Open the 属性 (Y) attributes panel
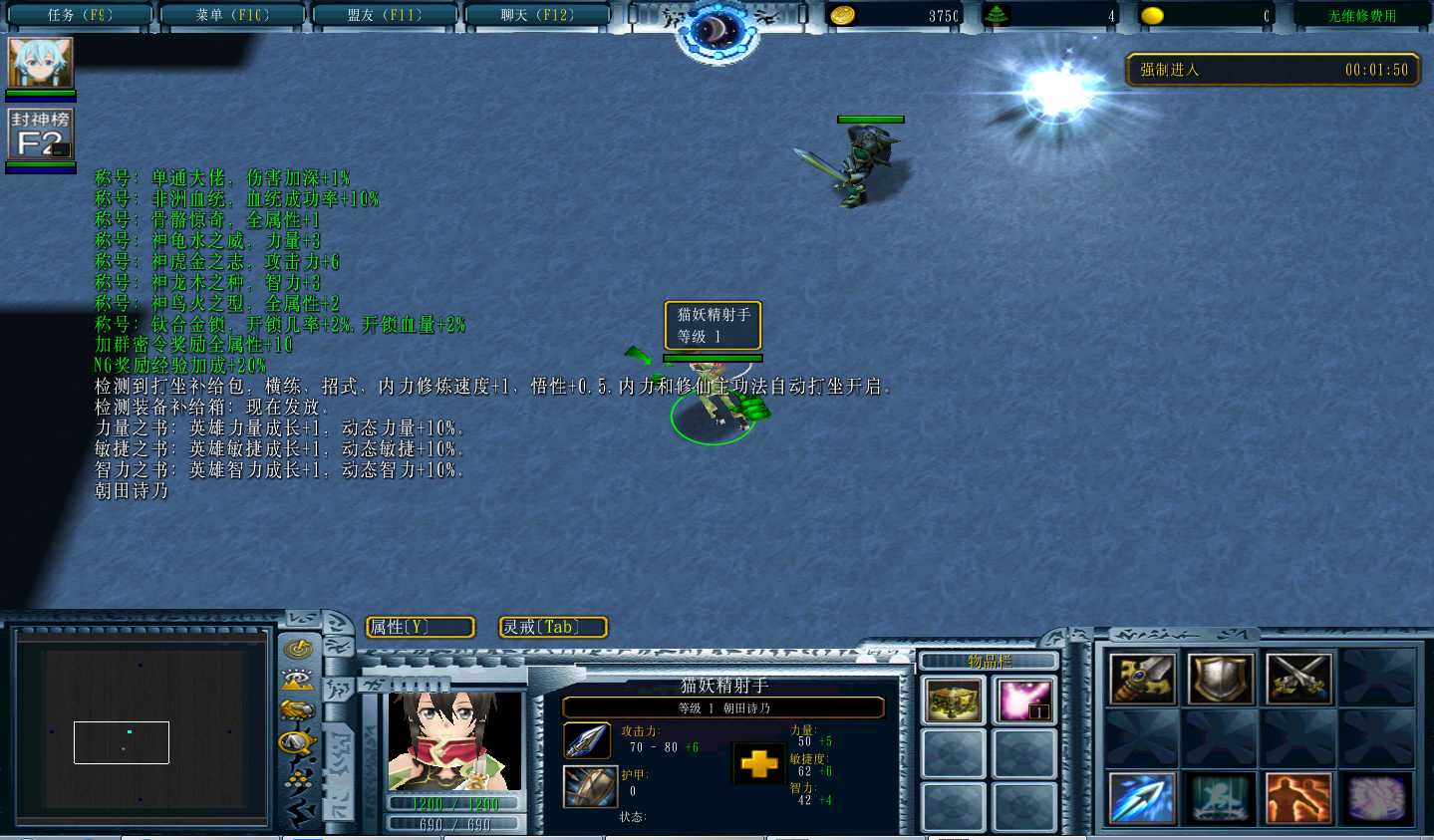Viewport: 1434px width, 840px height. 420,627
